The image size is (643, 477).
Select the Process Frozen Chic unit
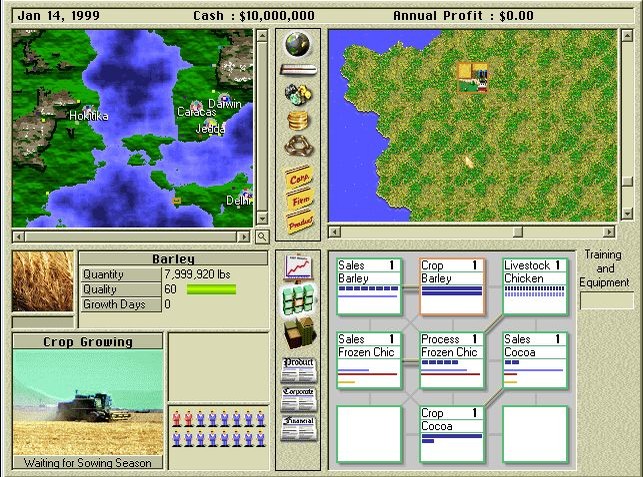452,360
